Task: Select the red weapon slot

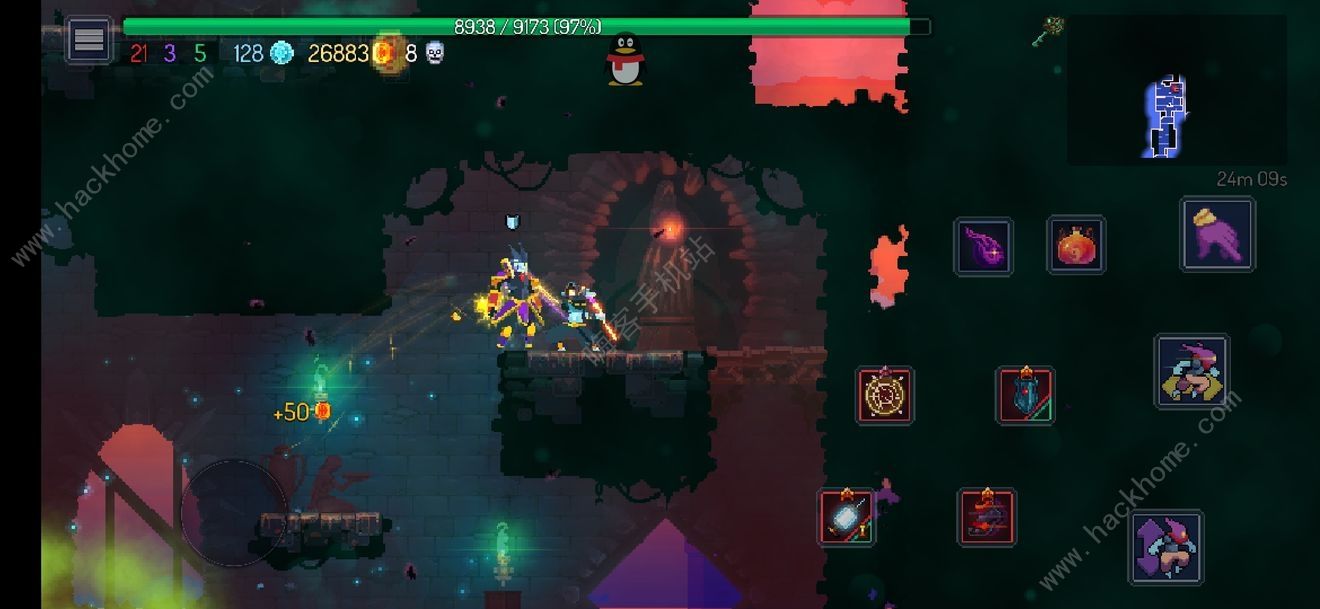Action: (987, 517)
